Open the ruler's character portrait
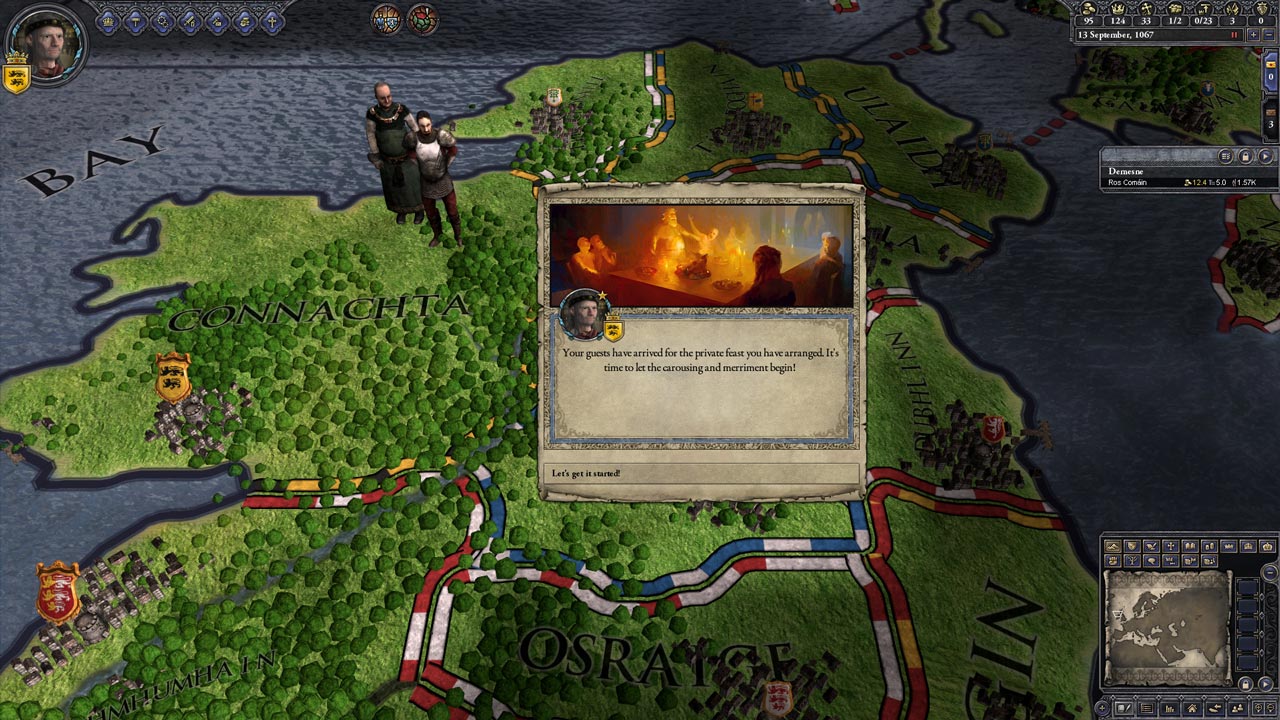This screenshot has height=720, width=1280. [x=44, y=40]
